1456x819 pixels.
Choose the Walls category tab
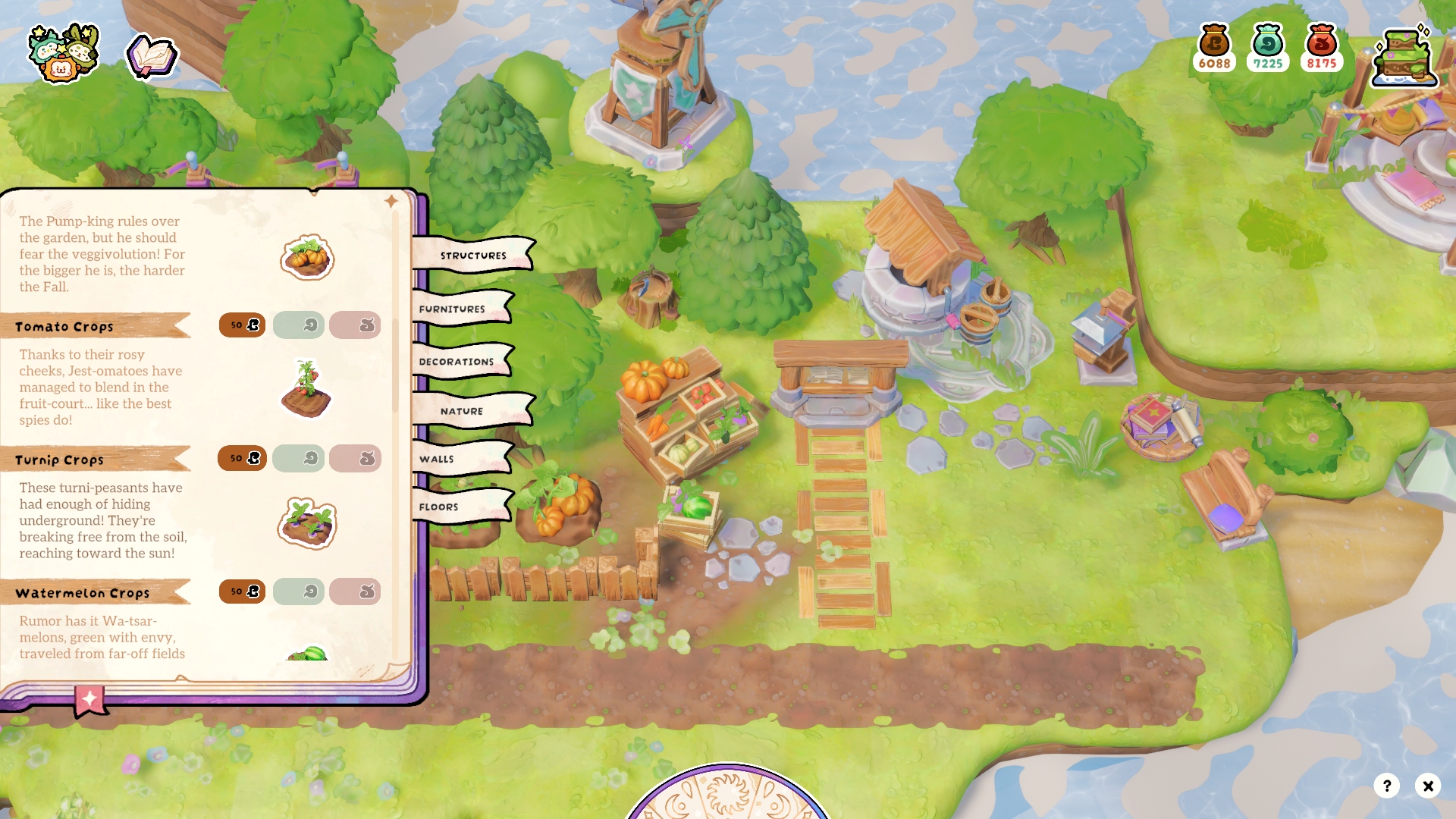click(x=438, y=459)
